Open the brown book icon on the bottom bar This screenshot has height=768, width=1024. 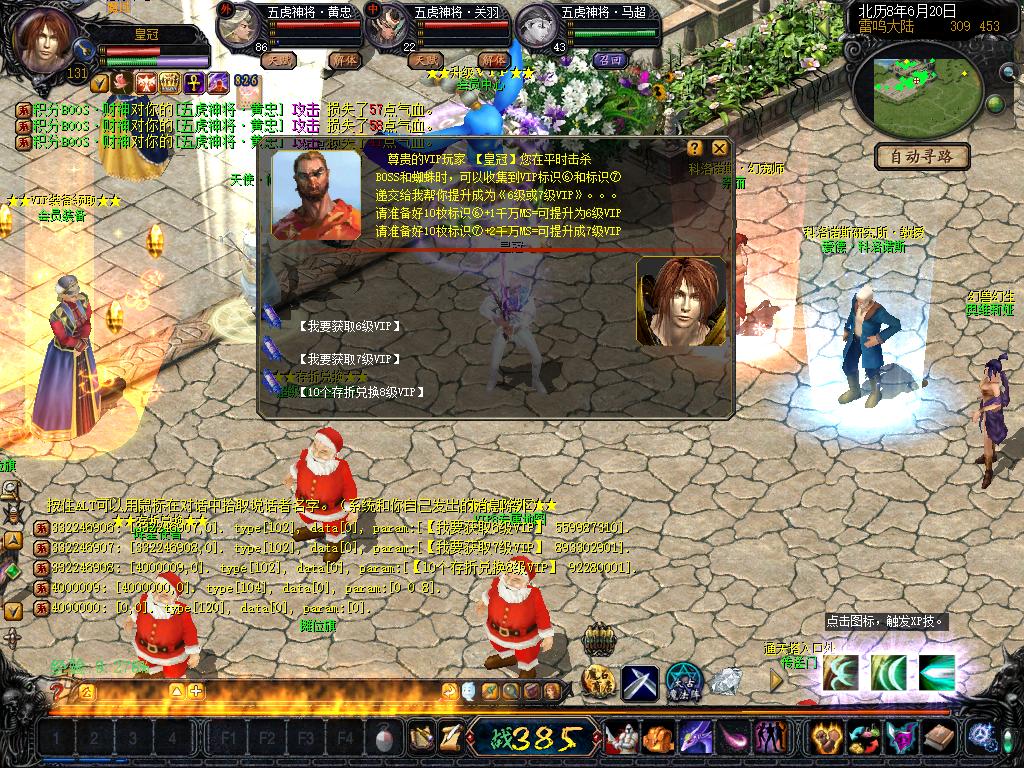939,739
